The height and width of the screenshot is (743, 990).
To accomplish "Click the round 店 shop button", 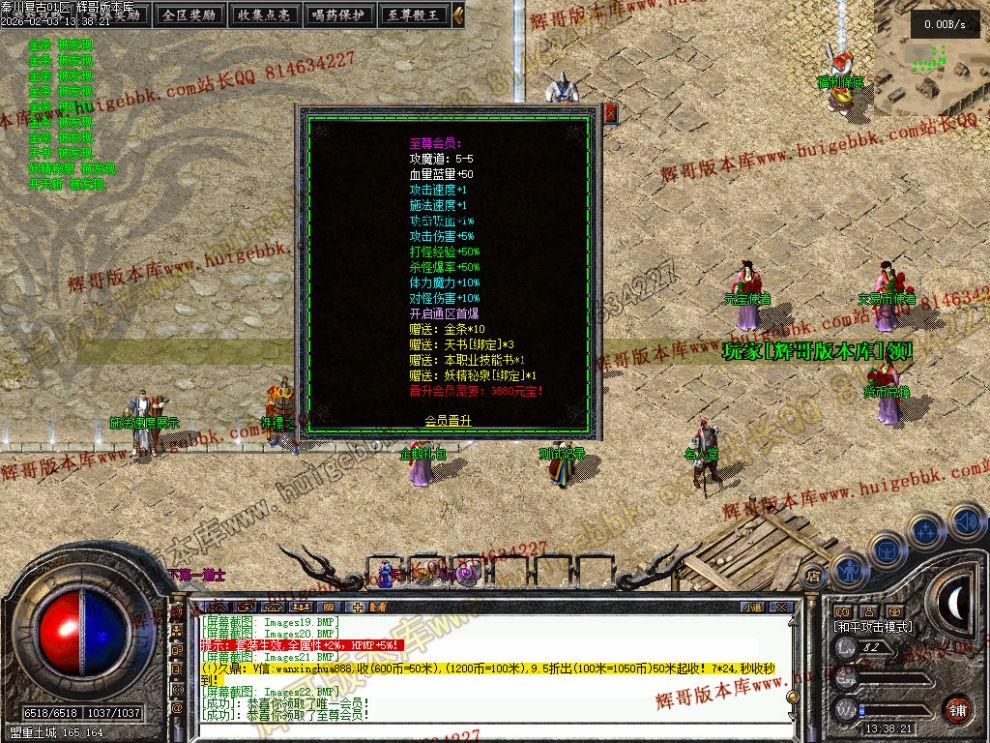I will point(813,575).
